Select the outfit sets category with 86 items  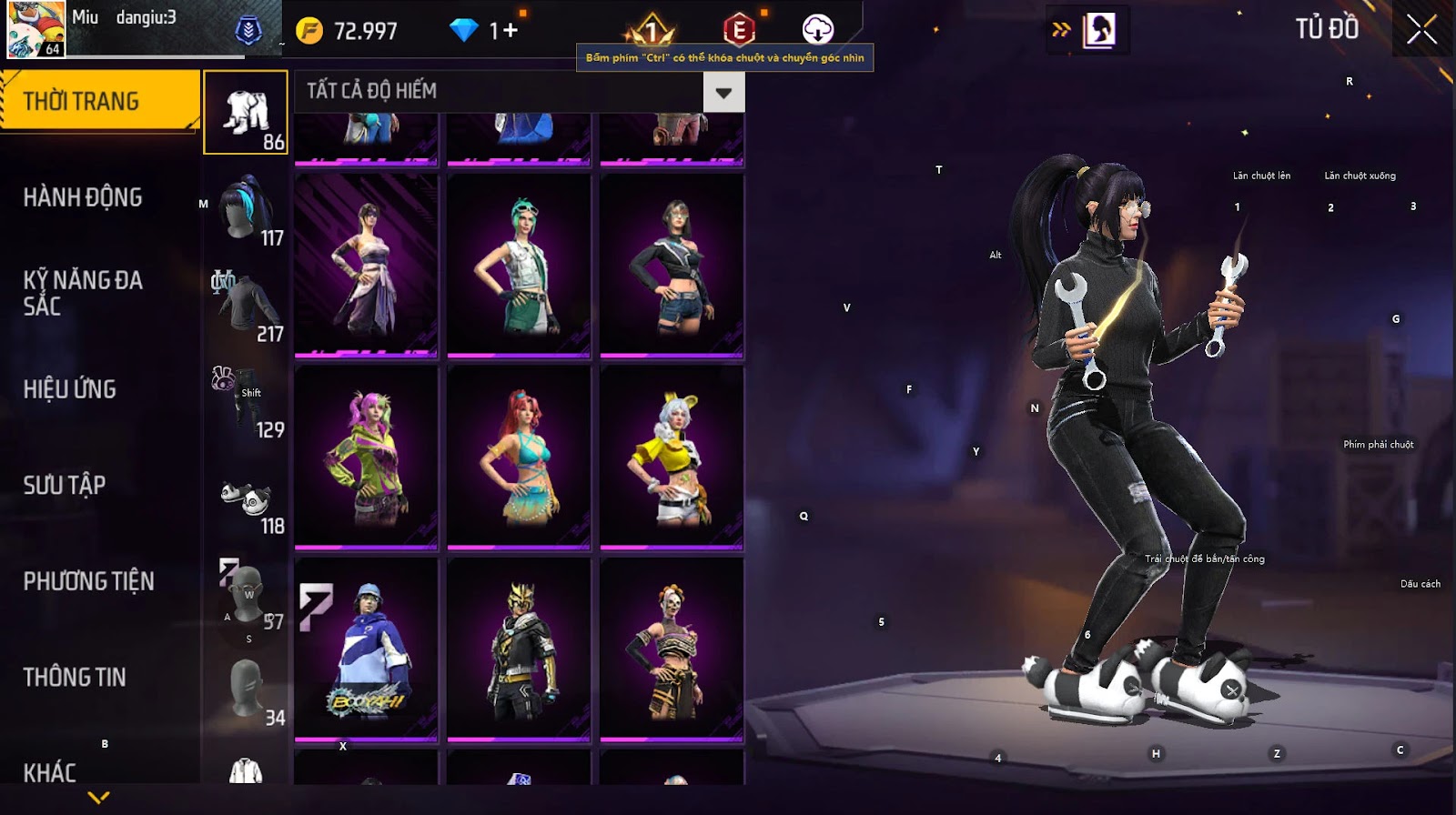pos(246,113)
